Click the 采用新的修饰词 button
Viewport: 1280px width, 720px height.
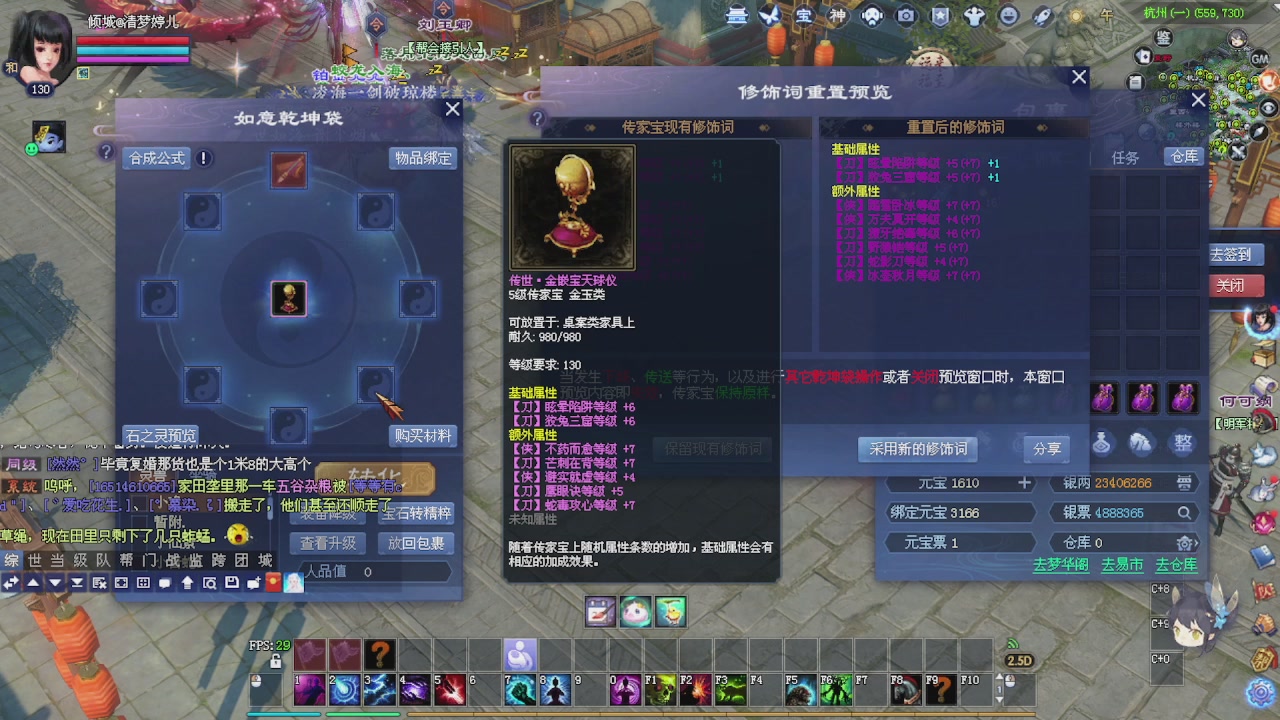pyautogui.click(x=917, y=449)
